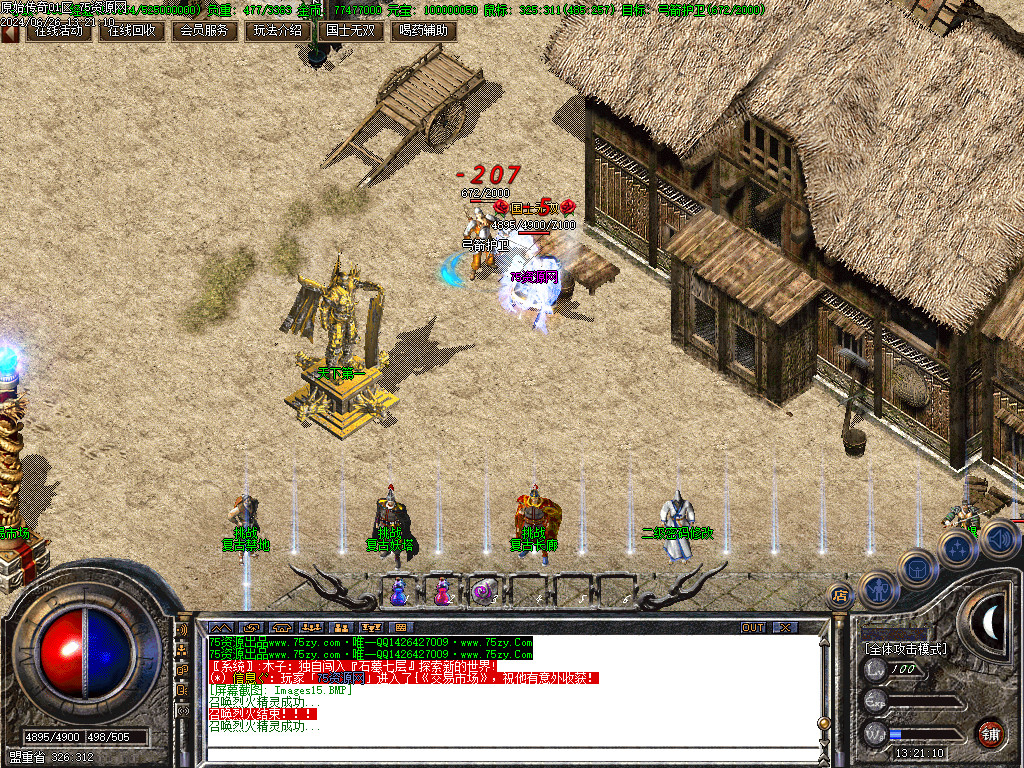This screenshot has height=768, width=1024.
Task: Open the 店 shop round button
Action: click(840, 595)
